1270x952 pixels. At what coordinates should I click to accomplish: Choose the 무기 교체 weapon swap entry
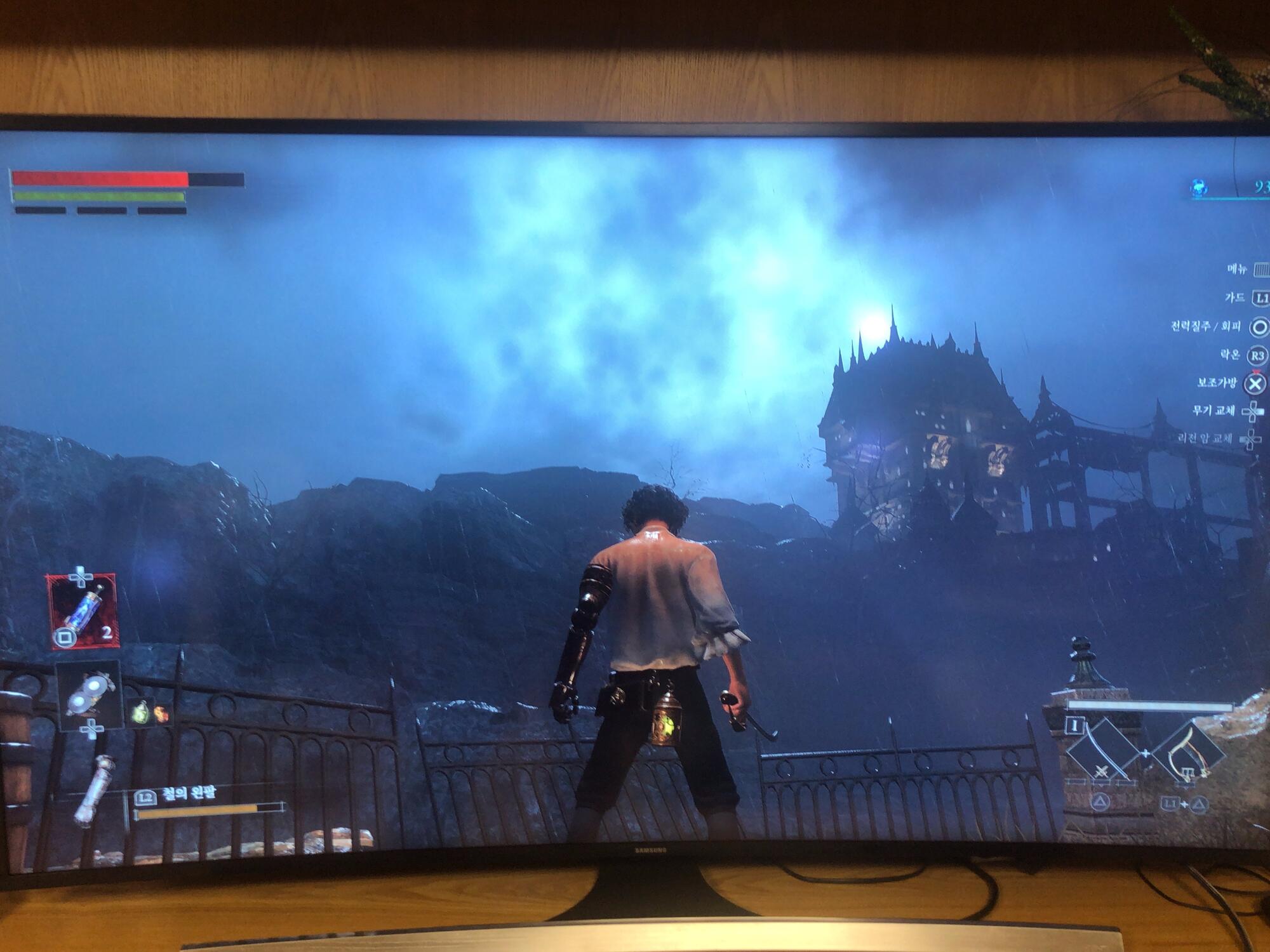tap(1214, 411)
